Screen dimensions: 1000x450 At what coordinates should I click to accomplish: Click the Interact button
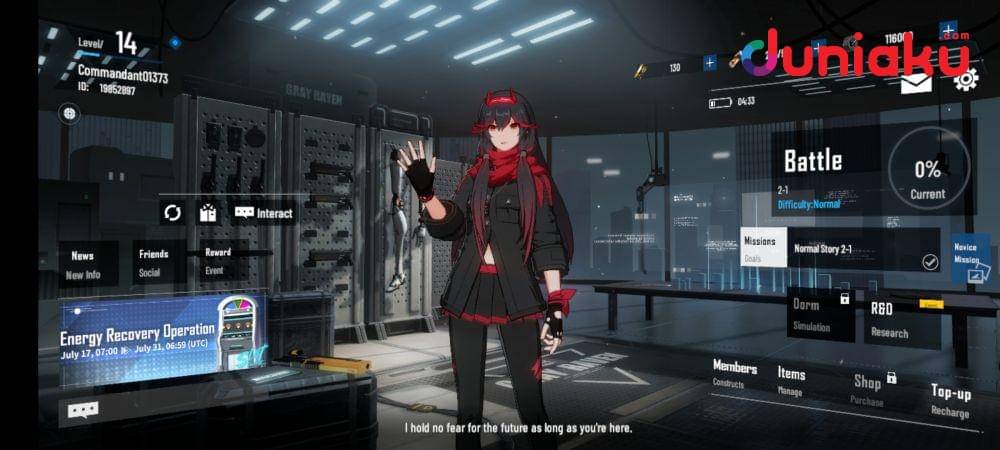point(264,213)
